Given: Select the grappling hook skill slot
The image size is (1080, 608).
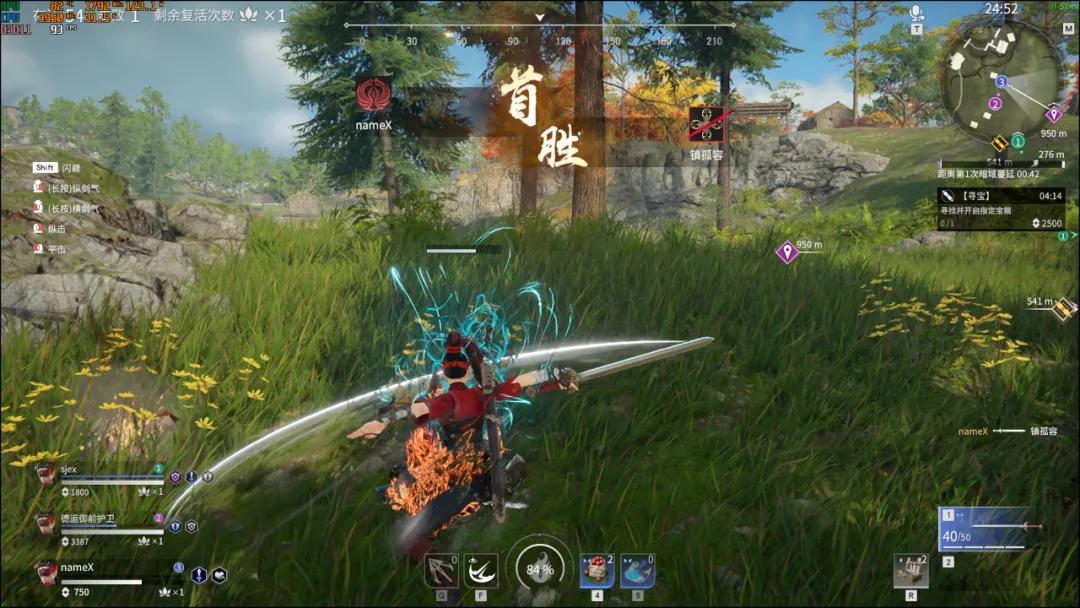Looking at the screenshot, I should (441, 570).
